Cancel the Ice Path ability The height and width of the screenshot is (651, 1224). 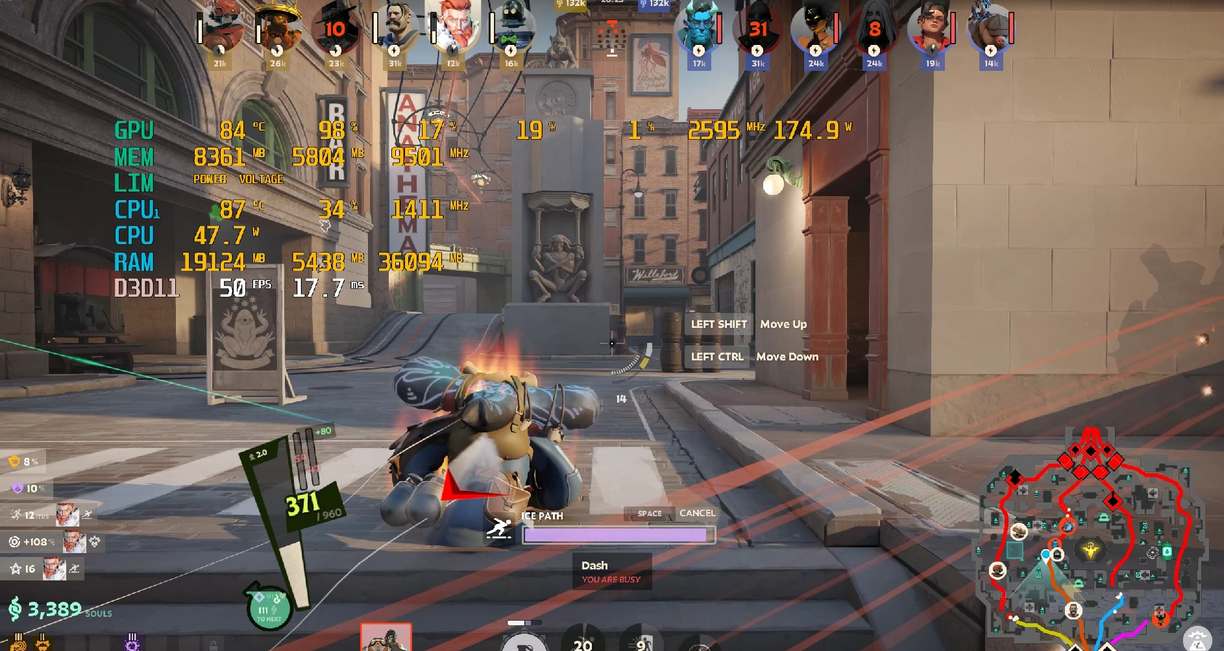pos(697,513)
